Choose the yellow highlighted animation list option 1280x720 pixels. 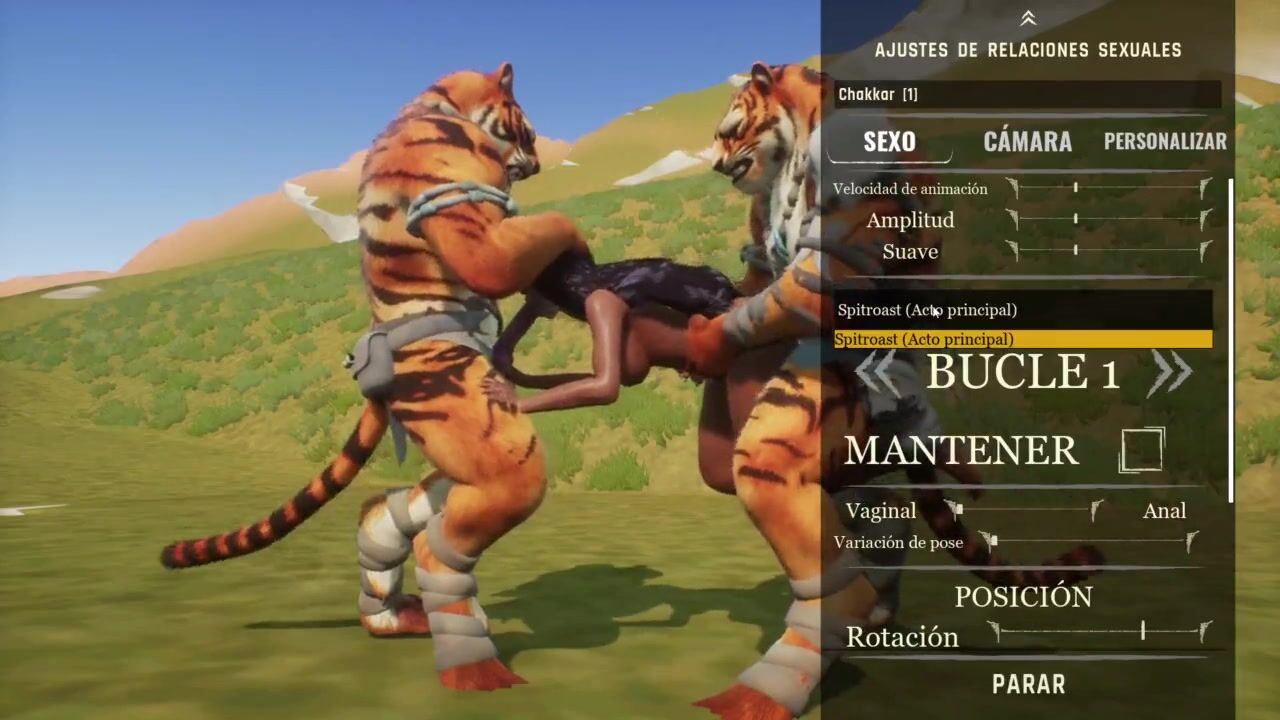pyautogui.click(x=1023, y=340)
